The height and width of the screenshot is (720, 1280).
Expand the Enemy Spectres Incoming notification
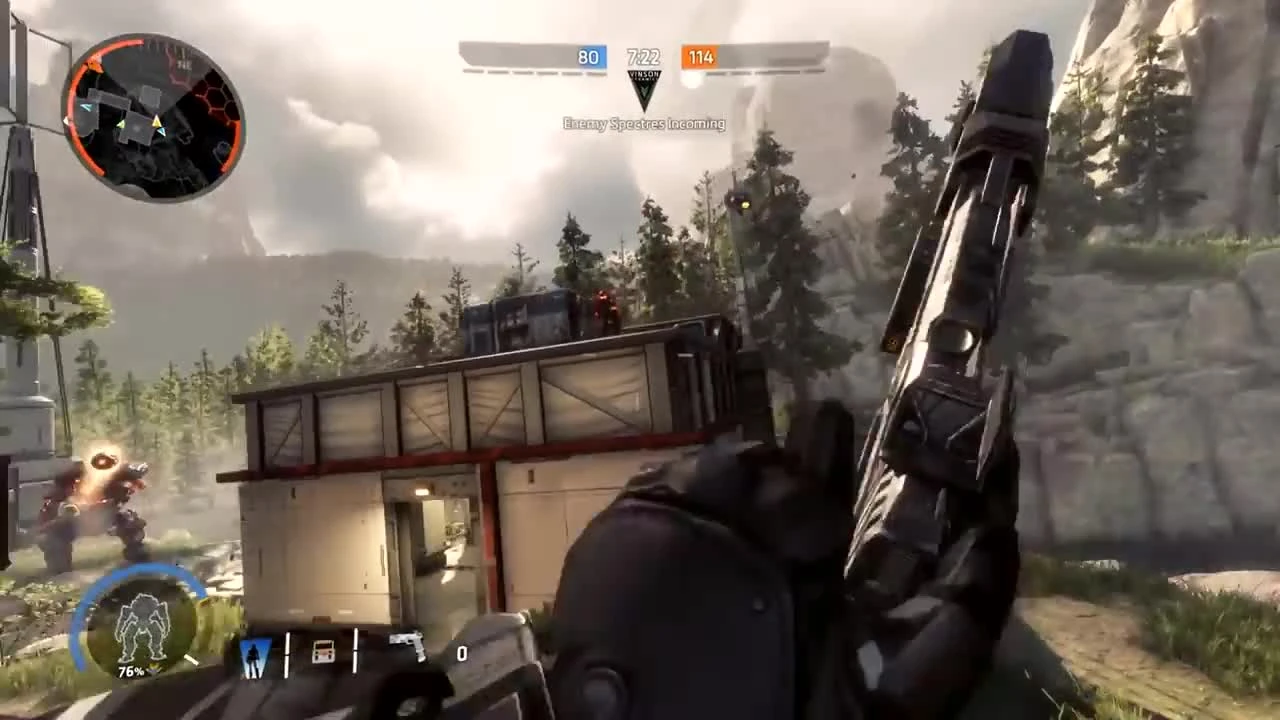[644, 123]
